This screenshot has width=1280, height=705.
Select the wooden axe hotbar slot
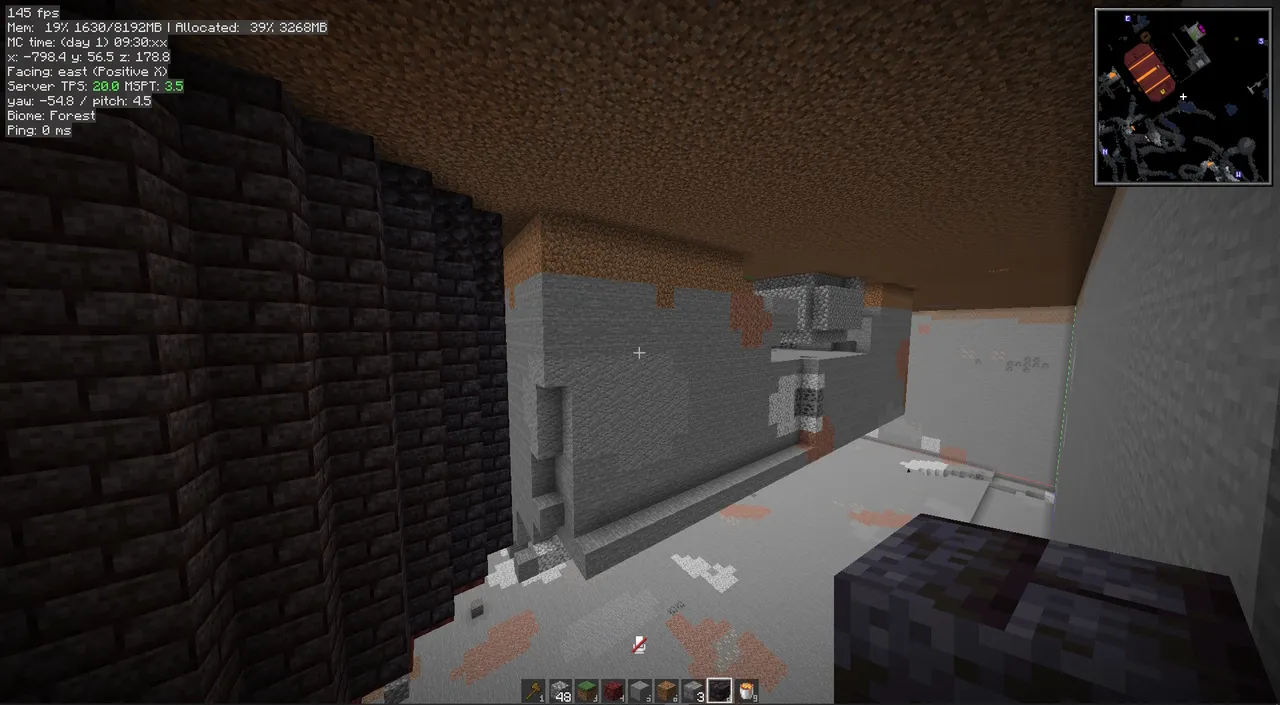[x=535, y=690]
